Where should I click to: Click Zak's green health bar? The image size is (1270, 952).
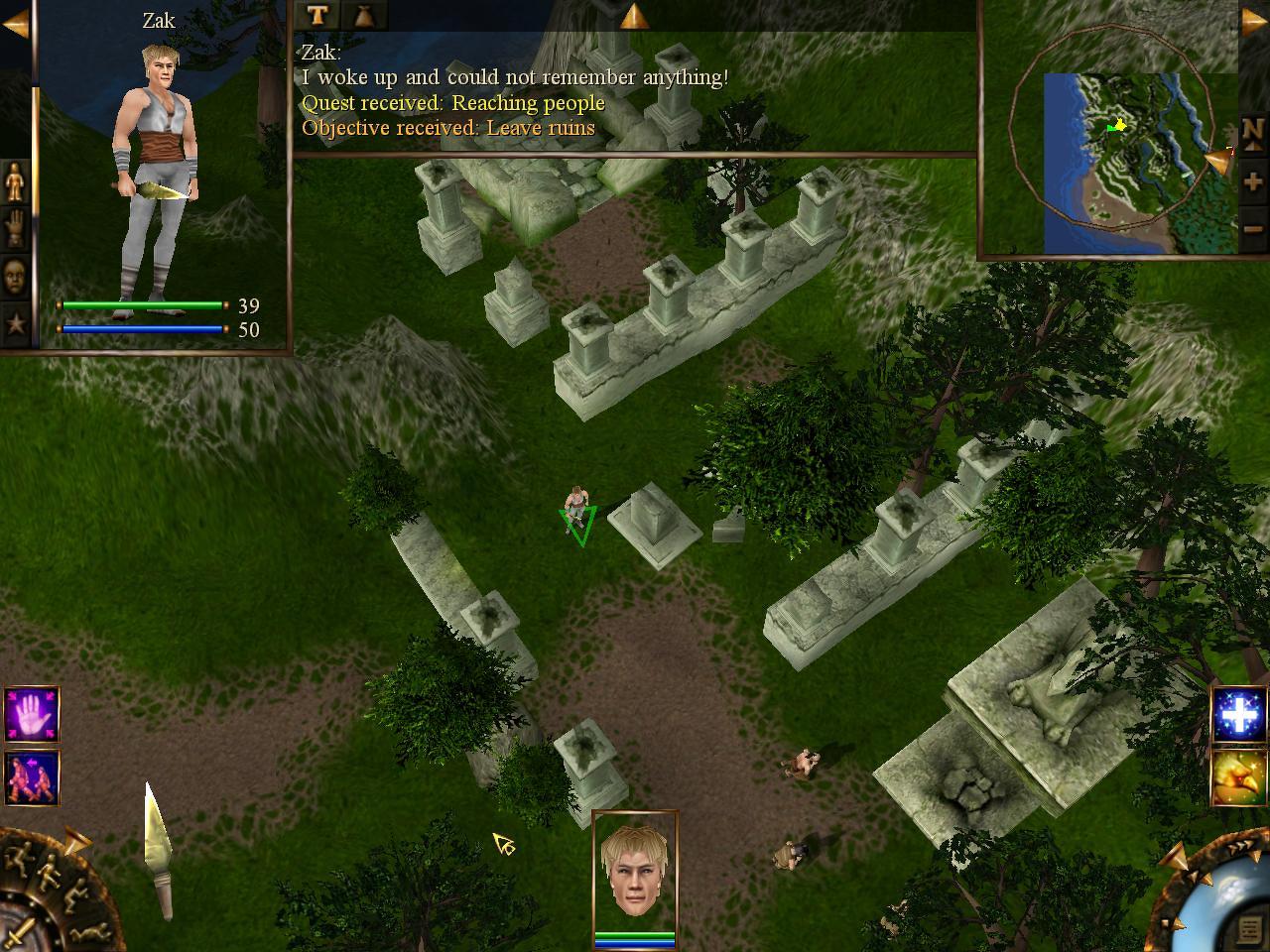144,304
